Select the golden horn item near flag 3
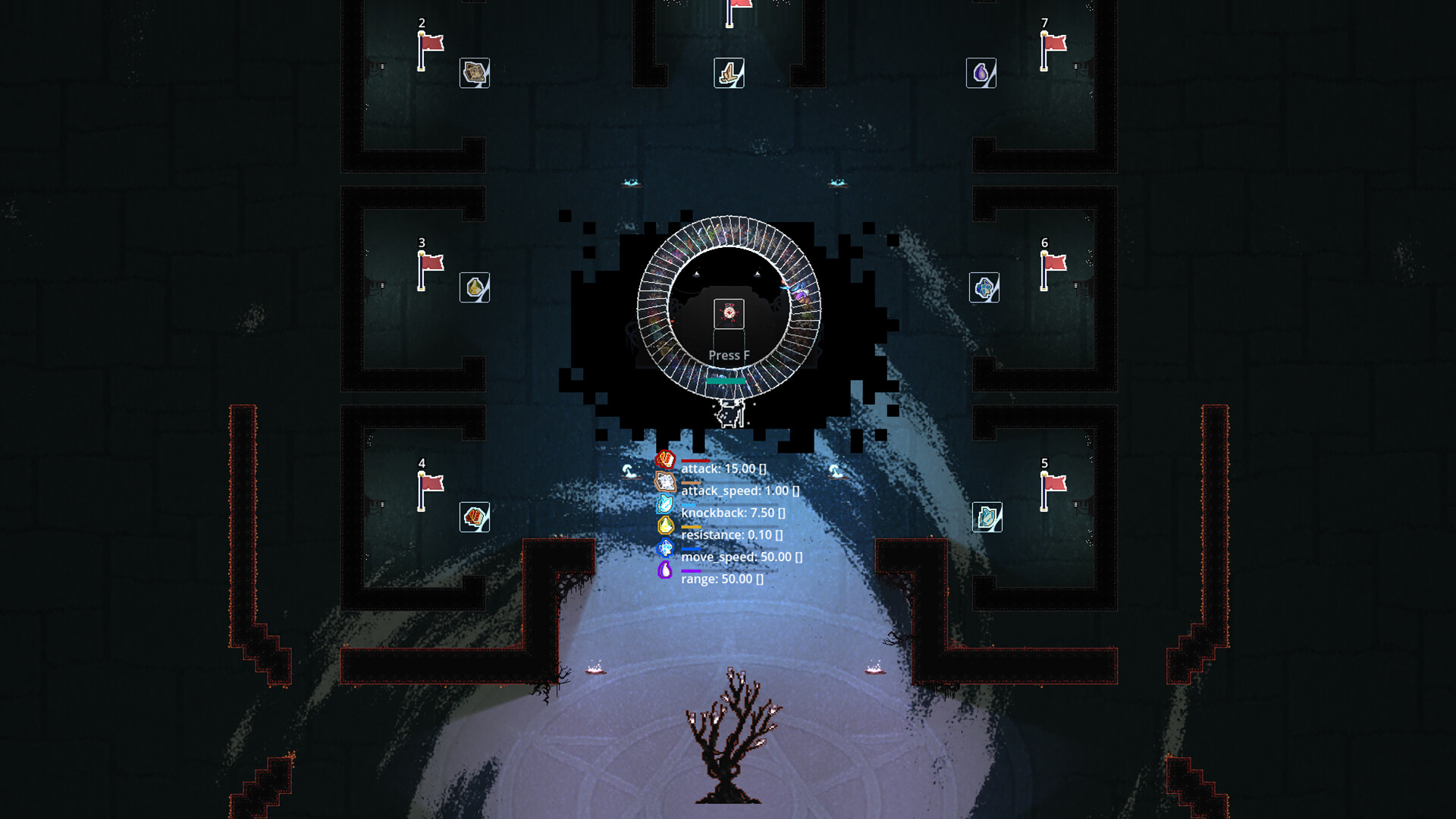This screenshot has height=819, width=1456. 473,289
